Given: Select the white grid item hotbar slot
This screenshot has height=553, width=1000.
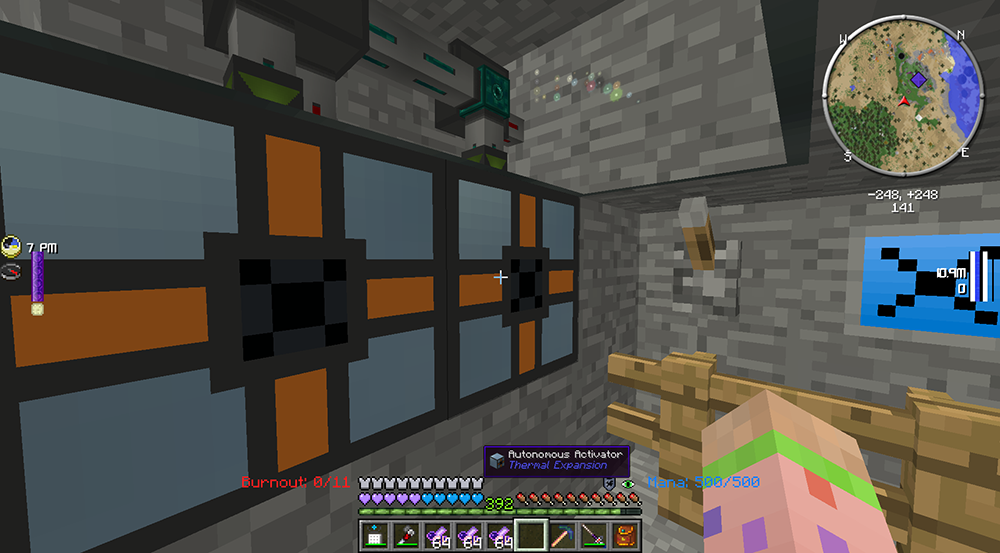Looking at the screenshot, I should coord(376,535).
